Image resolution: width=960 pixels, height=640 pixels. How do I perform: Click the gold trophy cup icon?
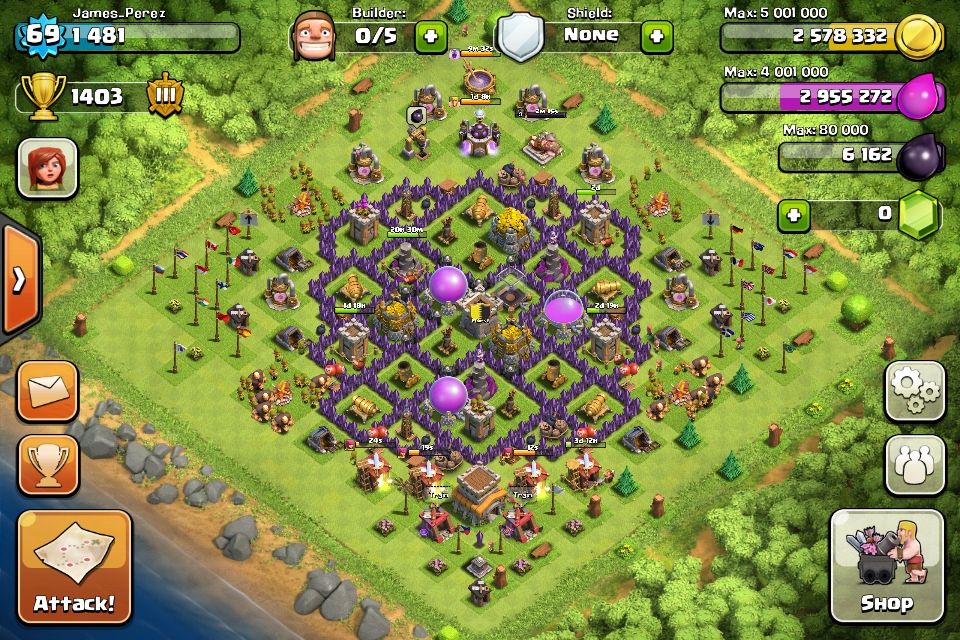pos(40,96)
